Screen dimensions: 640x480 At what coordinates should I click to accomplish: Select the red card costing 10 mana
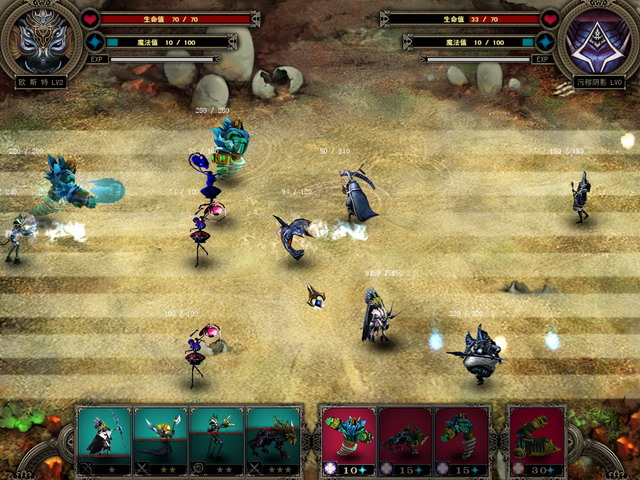click(x=348, y=438)
